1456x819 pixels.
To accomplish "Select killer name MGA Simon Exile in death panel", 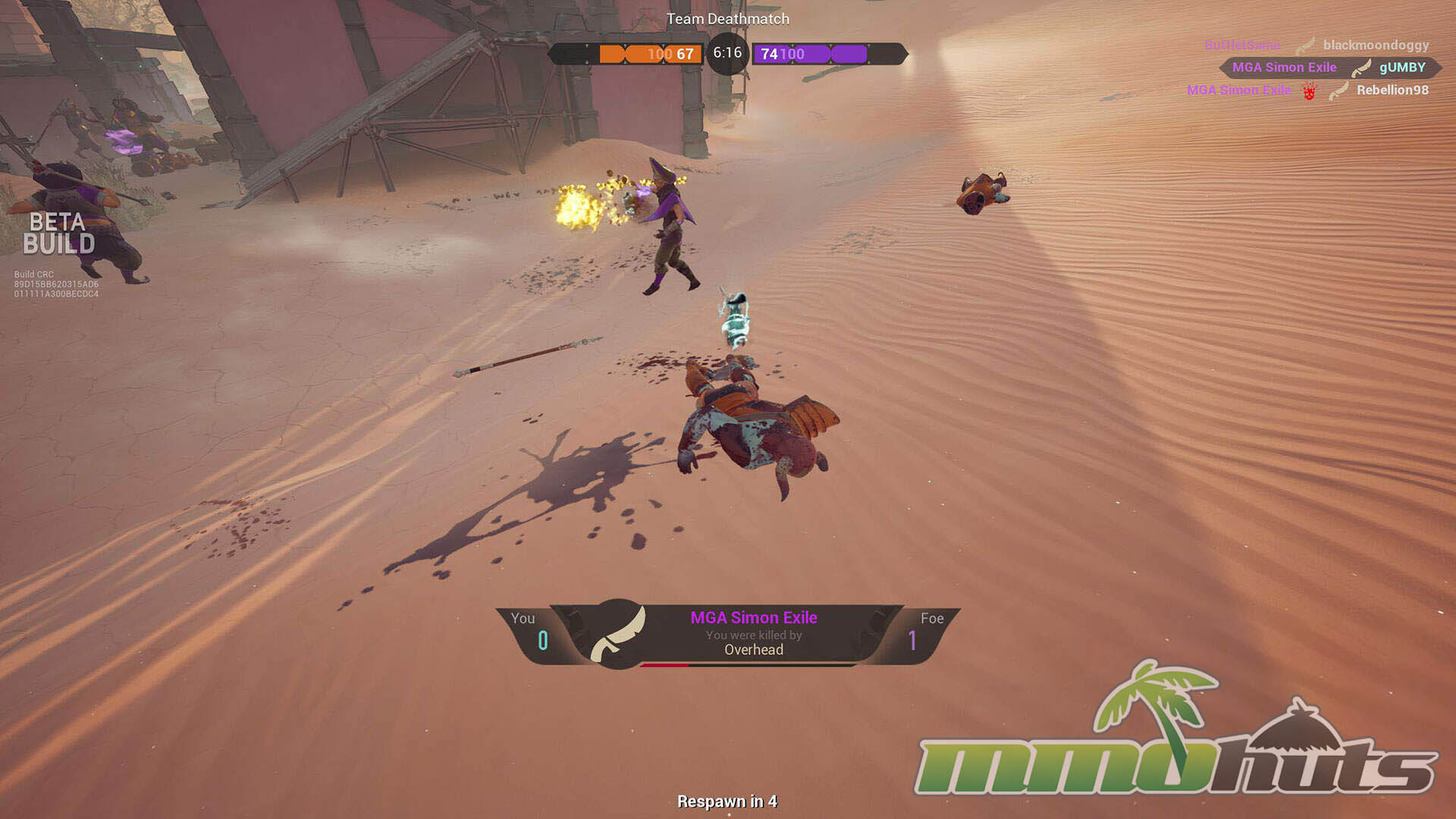I will [753, 618].
